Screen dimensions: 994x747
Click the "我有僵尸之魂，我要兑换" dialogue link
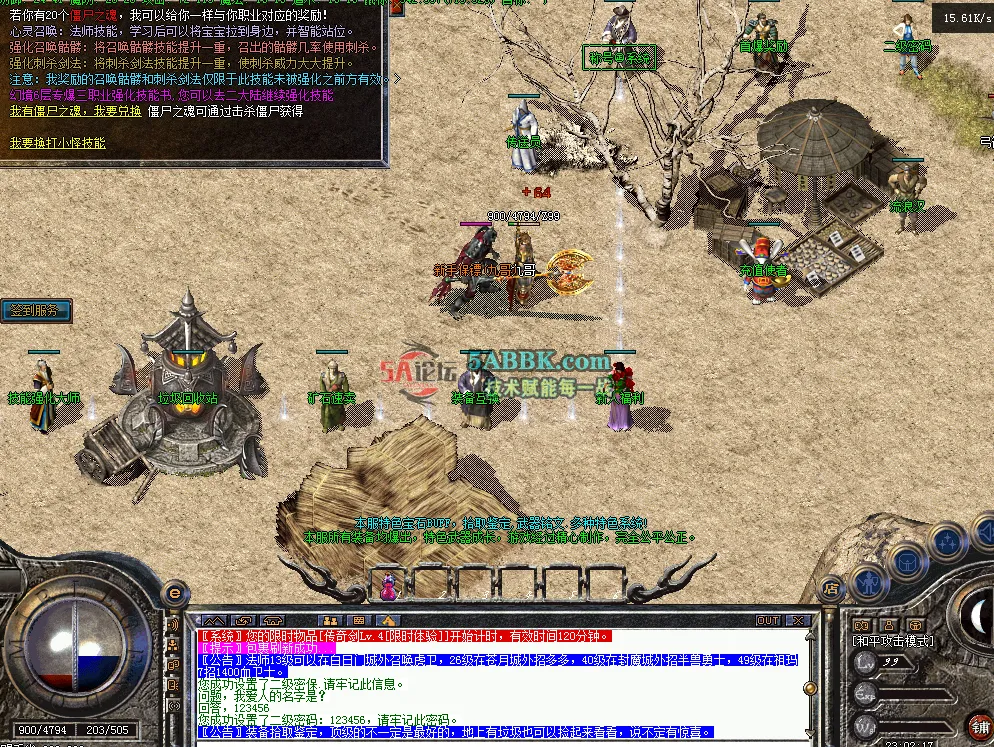click(76, 111)
